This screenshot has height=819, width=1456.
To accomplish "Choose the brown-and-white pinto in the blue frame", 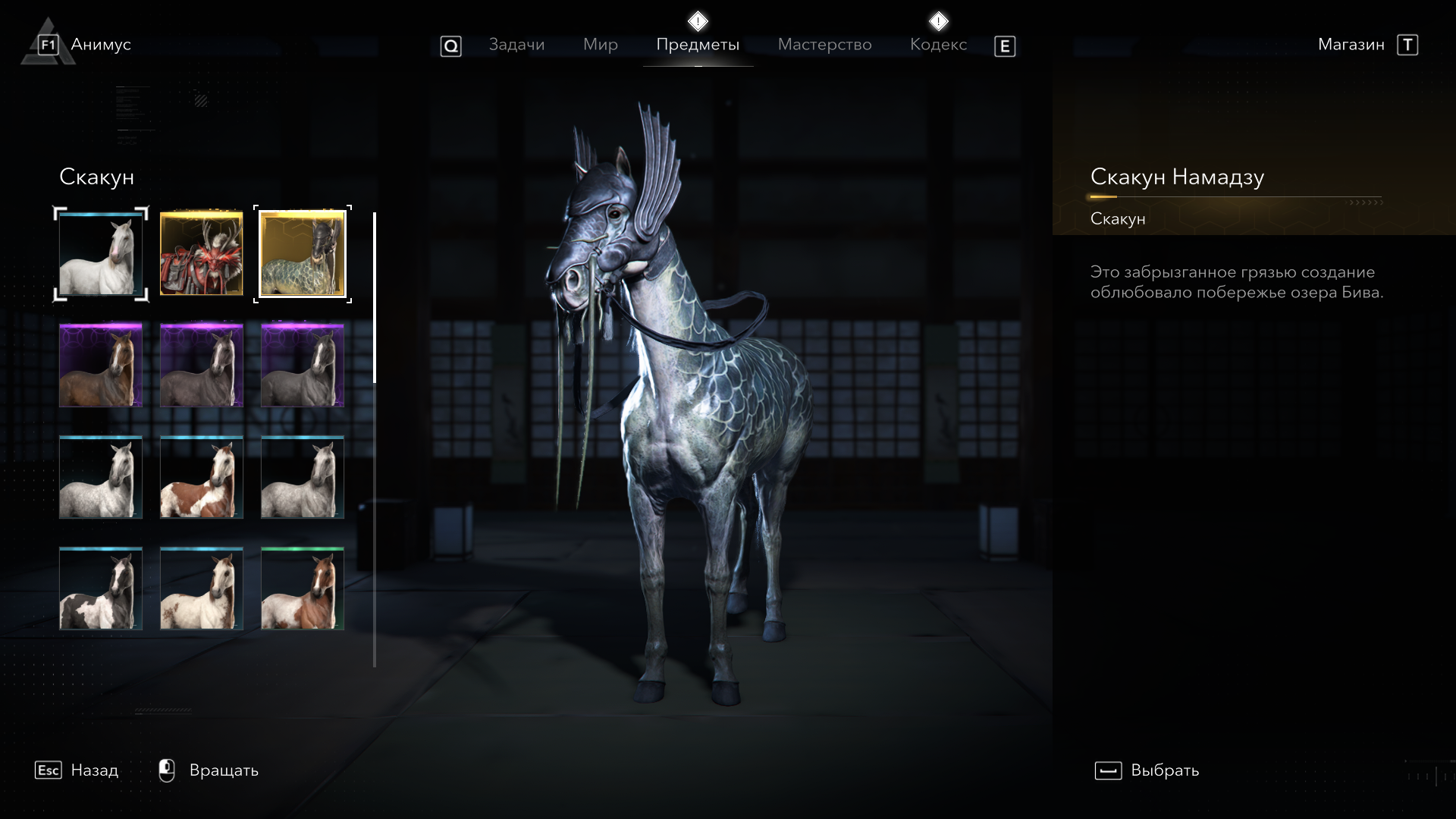I will (202, 477).
